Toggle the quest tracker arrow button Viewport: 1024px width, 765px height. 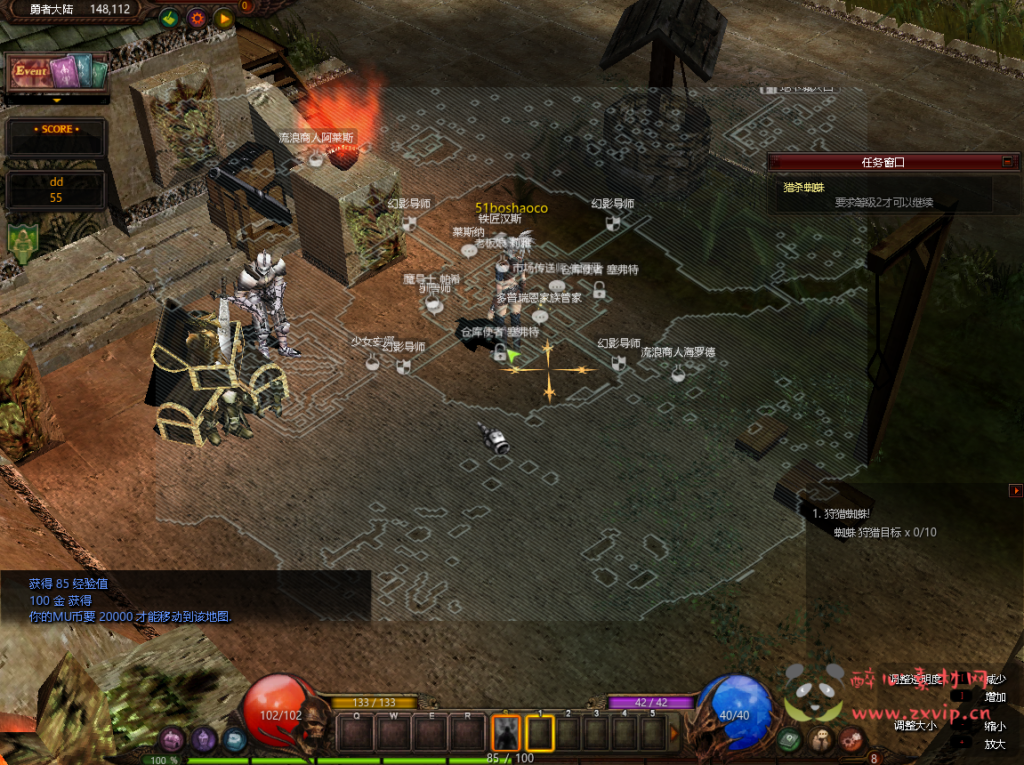click(x=1016, y=490)
